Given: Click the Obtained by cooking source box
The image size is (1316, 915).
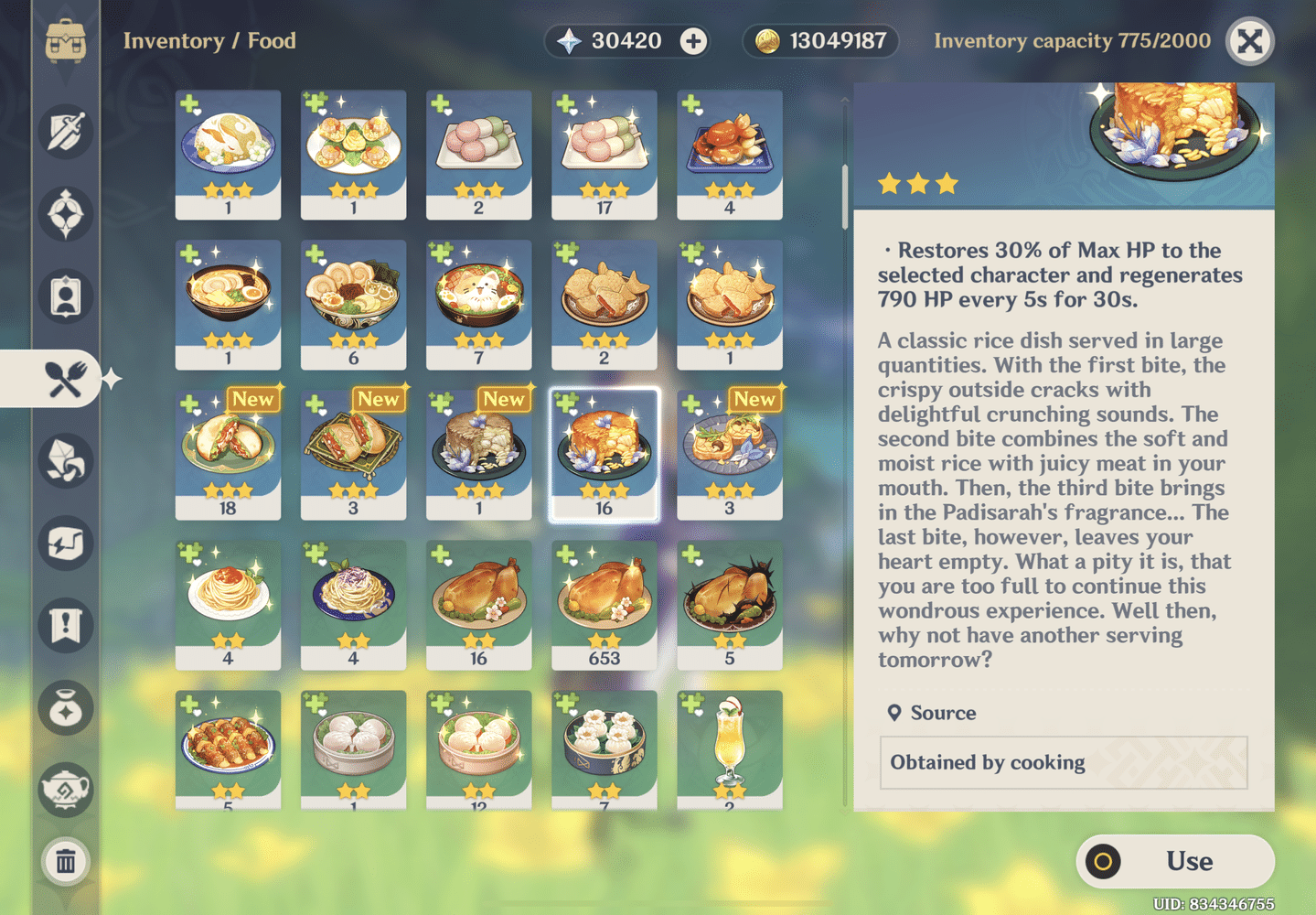Looking at the screenshot, I should 1064,762.
